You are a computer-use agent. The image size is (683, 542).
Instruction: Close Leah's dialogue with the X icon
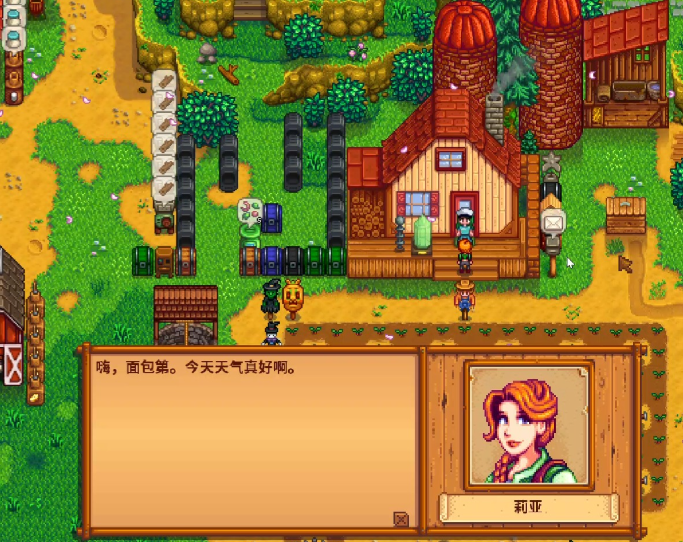click(x=401, y=519)
